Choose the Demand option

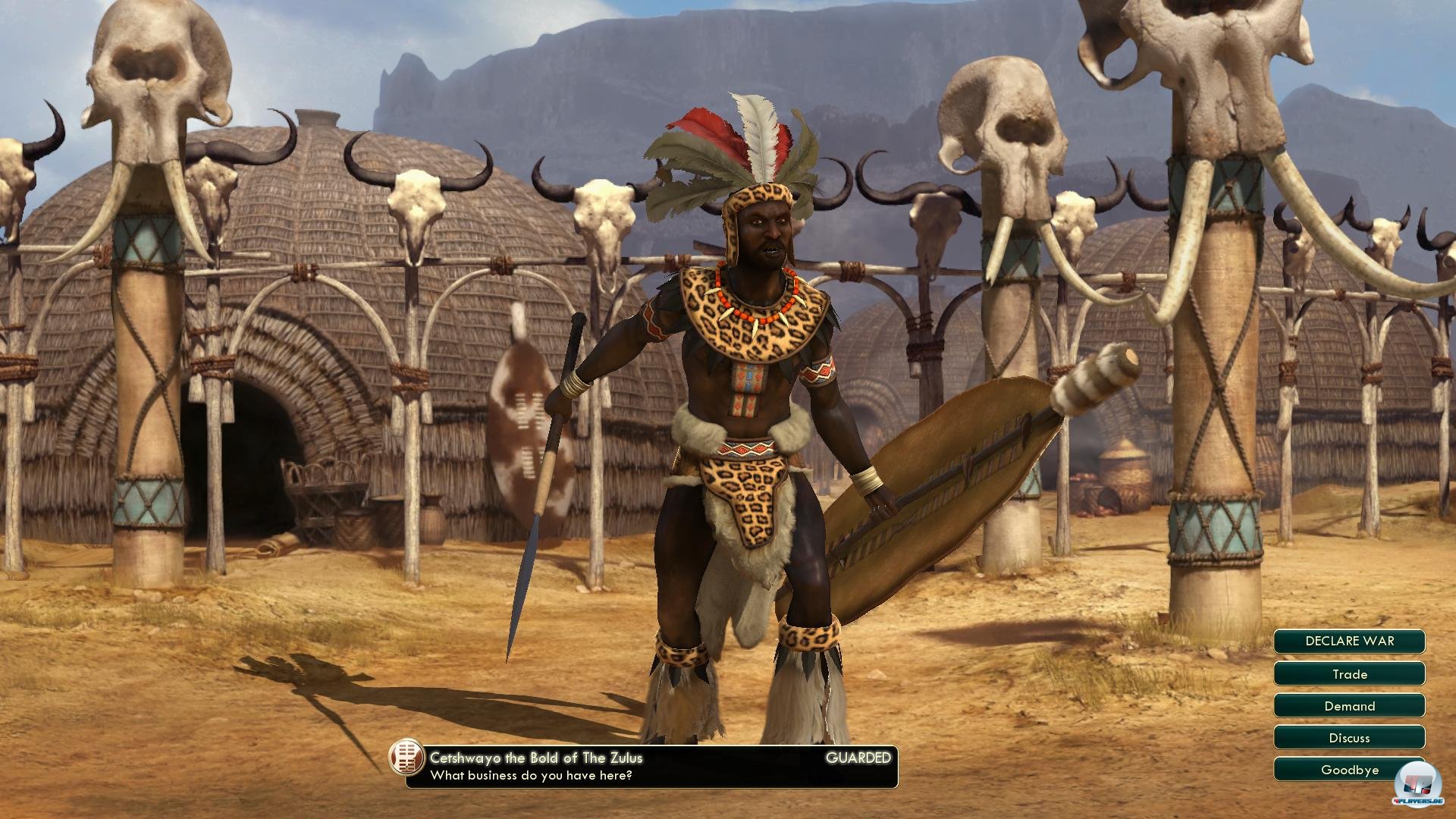pos(1349,705)
